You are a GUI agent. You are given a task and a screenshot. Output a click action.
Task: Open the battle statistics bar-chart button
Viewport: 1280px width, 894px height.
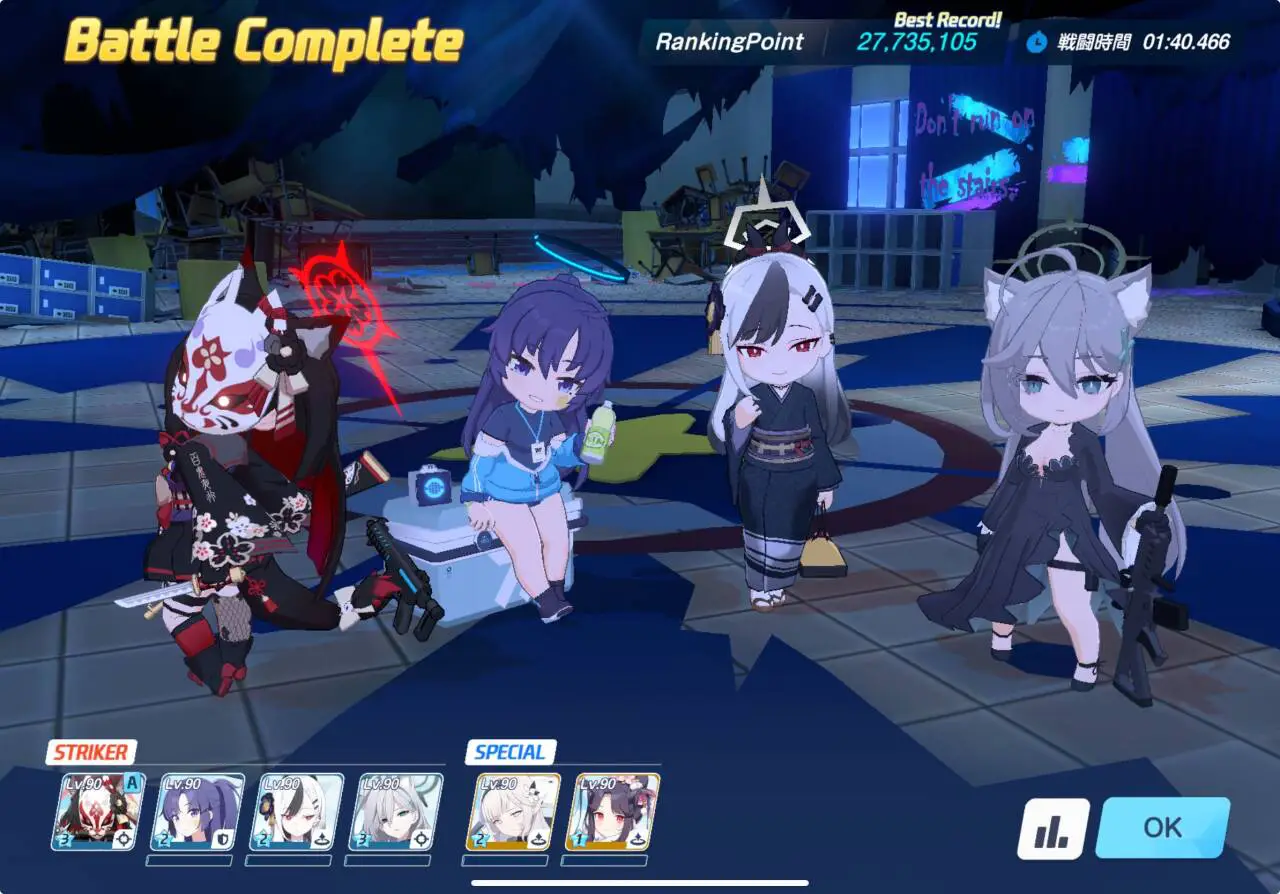[1053, 829]
